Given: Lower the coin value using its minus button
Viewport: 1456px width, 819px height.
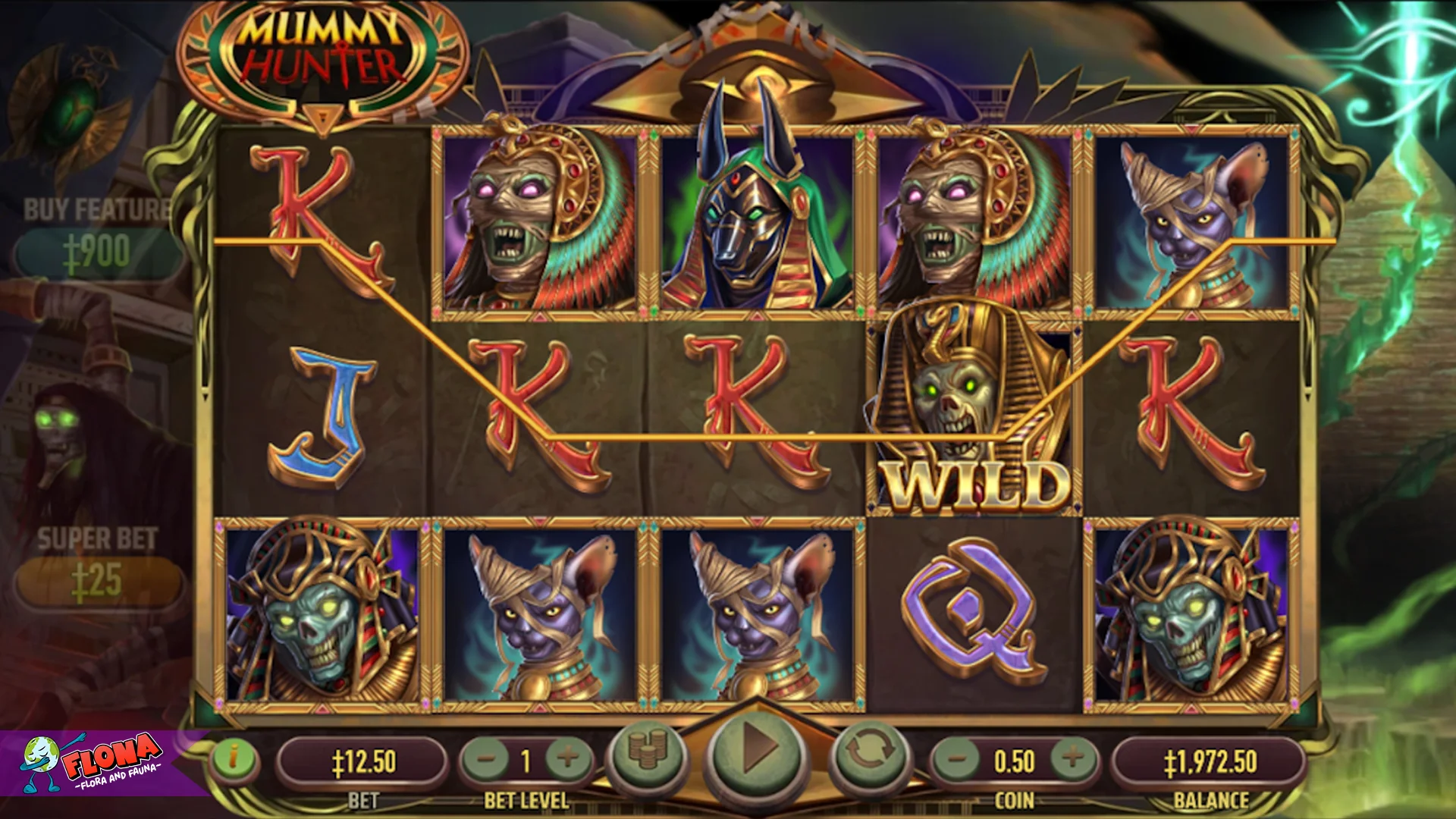Looking at the screenshot, I should tap(958, 758).
